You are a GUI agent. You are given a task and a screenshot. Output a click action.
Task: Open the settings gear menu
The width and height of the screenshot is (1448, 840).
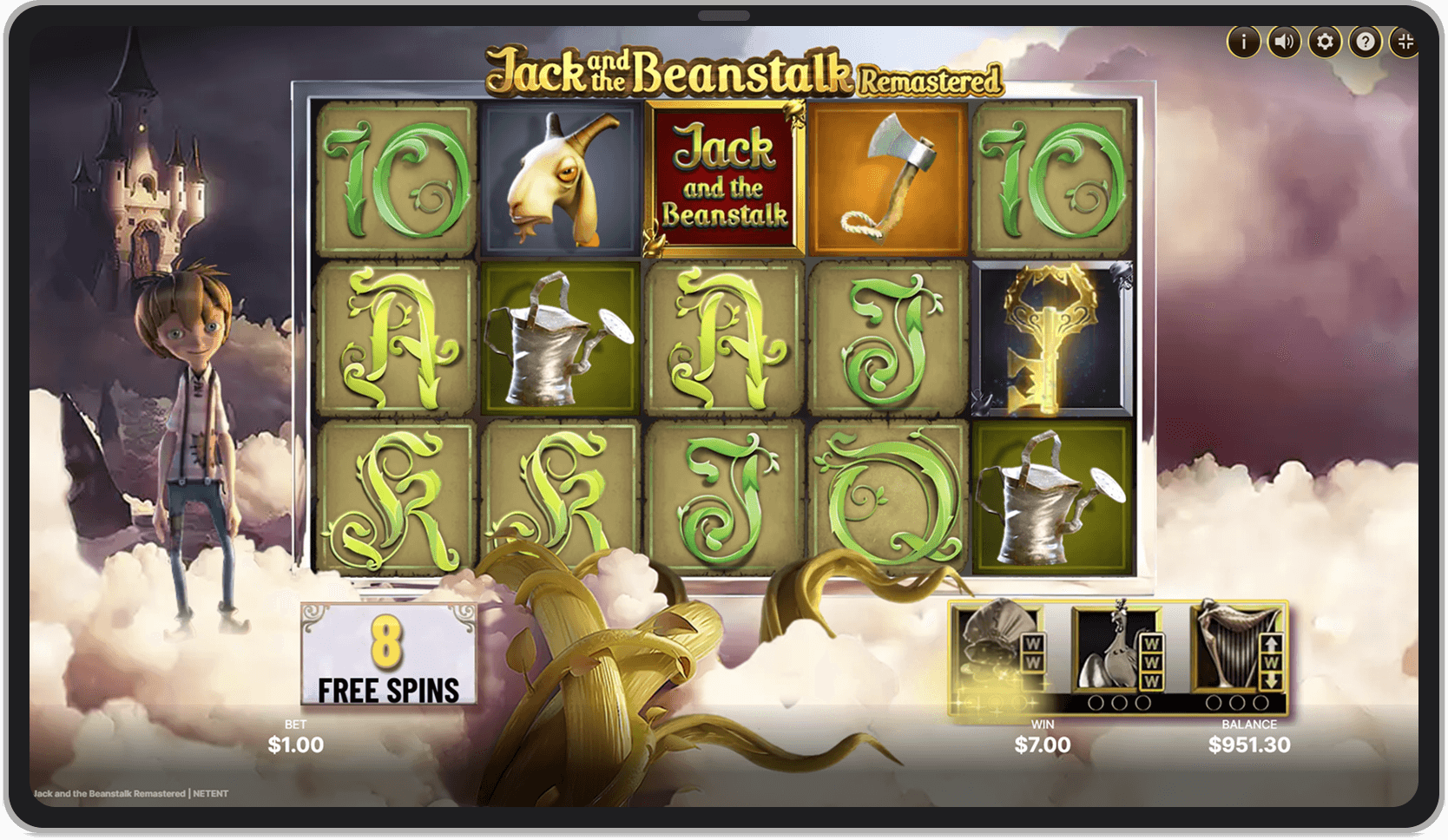pos(1326,40)
